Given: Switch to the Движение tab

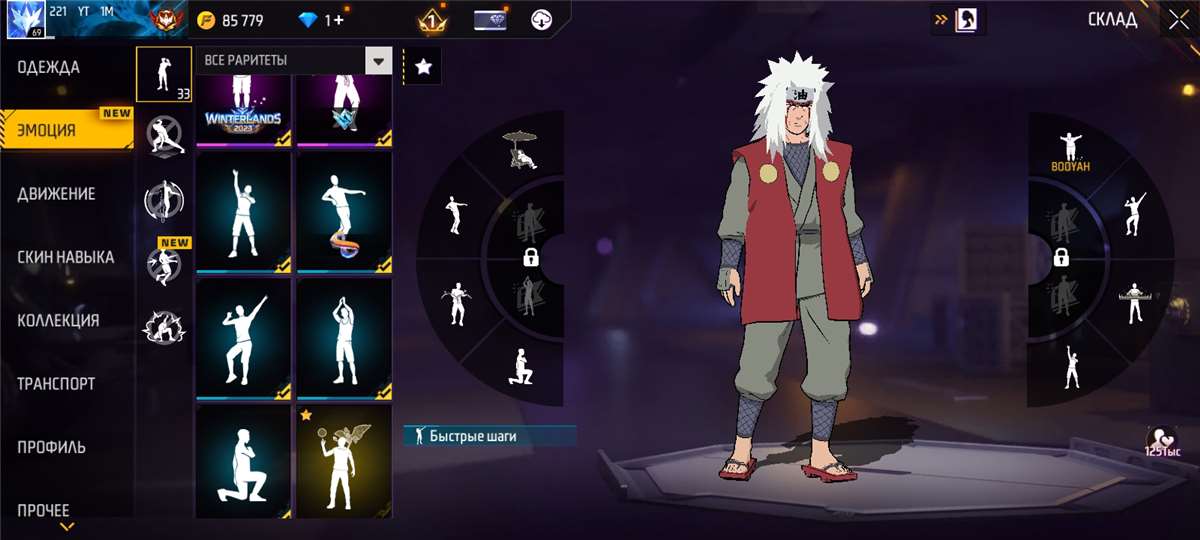Looking at the screenshot, I should [56, 194].
